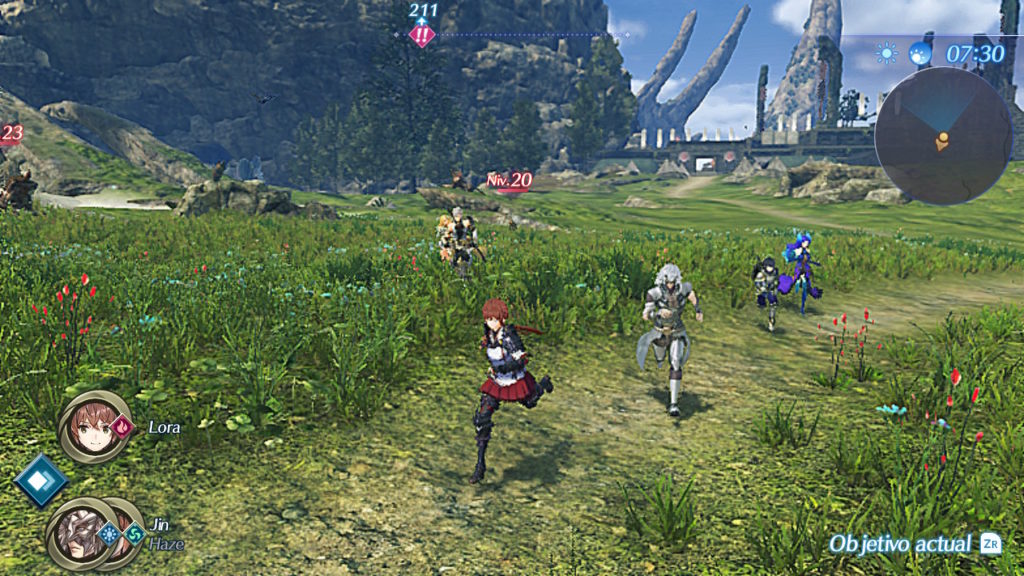This screenshot has width=1024, height=576.
Task: Click Jin's ice element badge
Action: tap(109, 533)
